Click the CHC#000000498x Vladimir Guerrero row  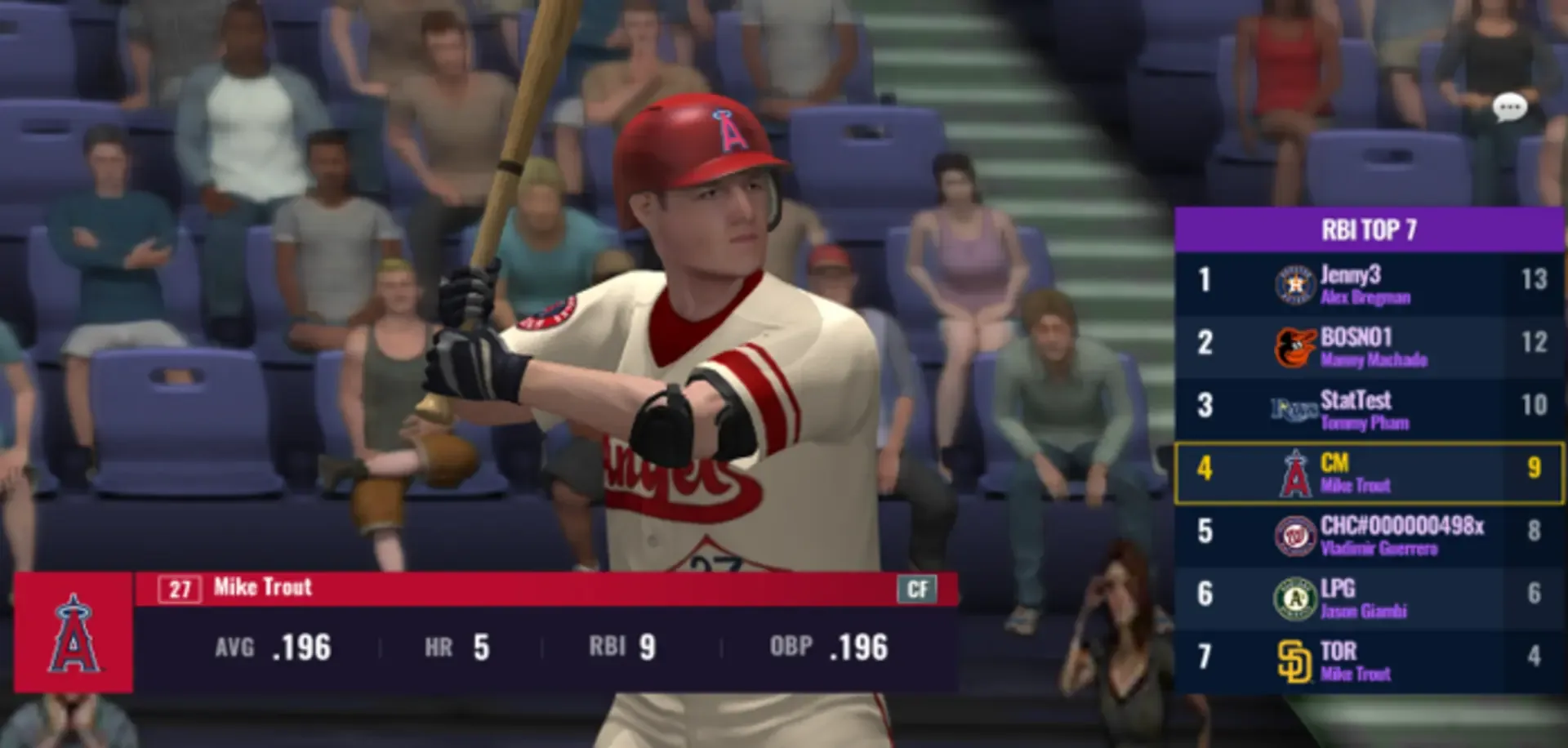1370,534
